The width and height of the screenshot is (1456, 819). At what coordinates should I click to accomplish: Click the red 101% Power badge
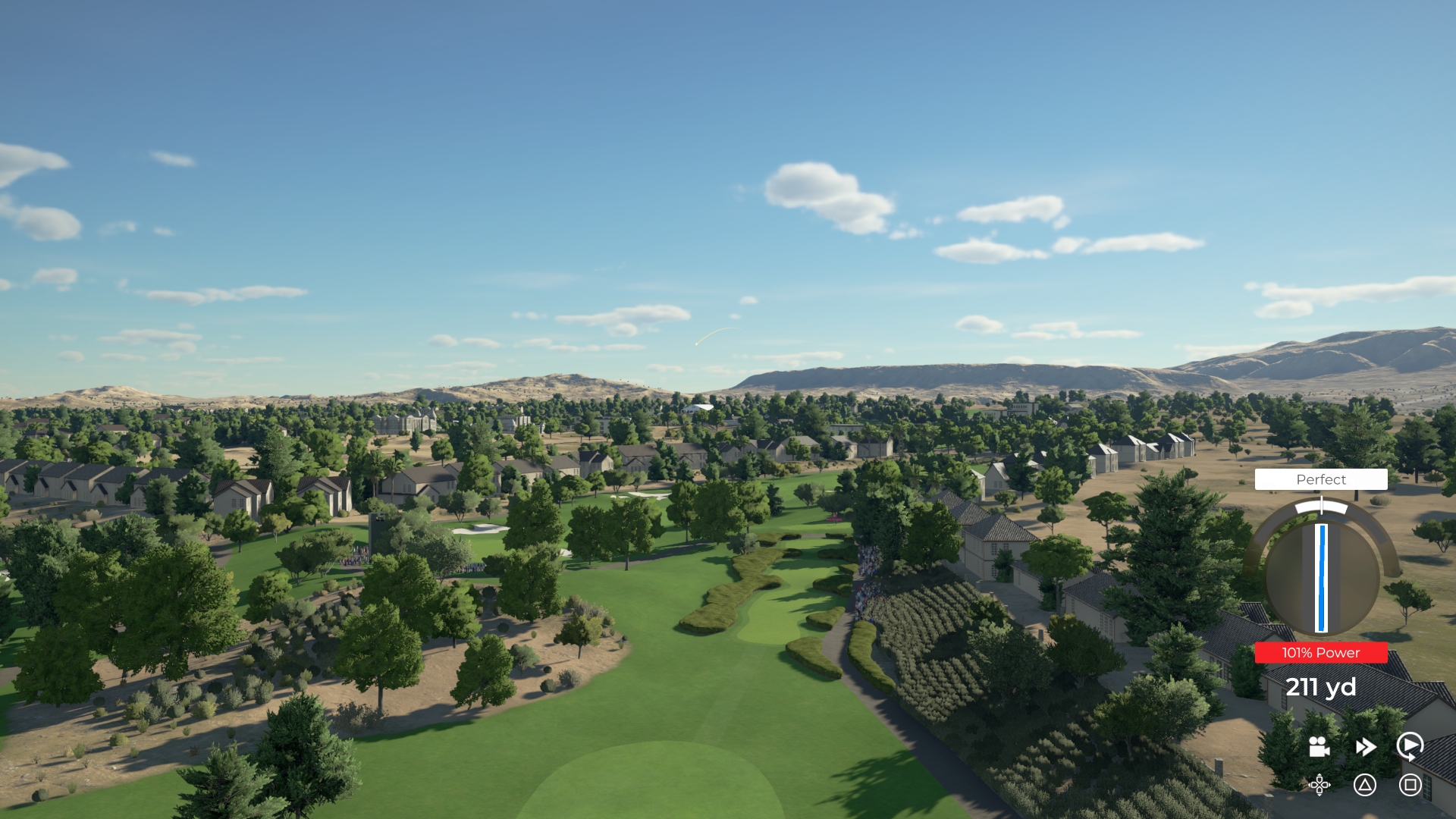pos(1320,652)
